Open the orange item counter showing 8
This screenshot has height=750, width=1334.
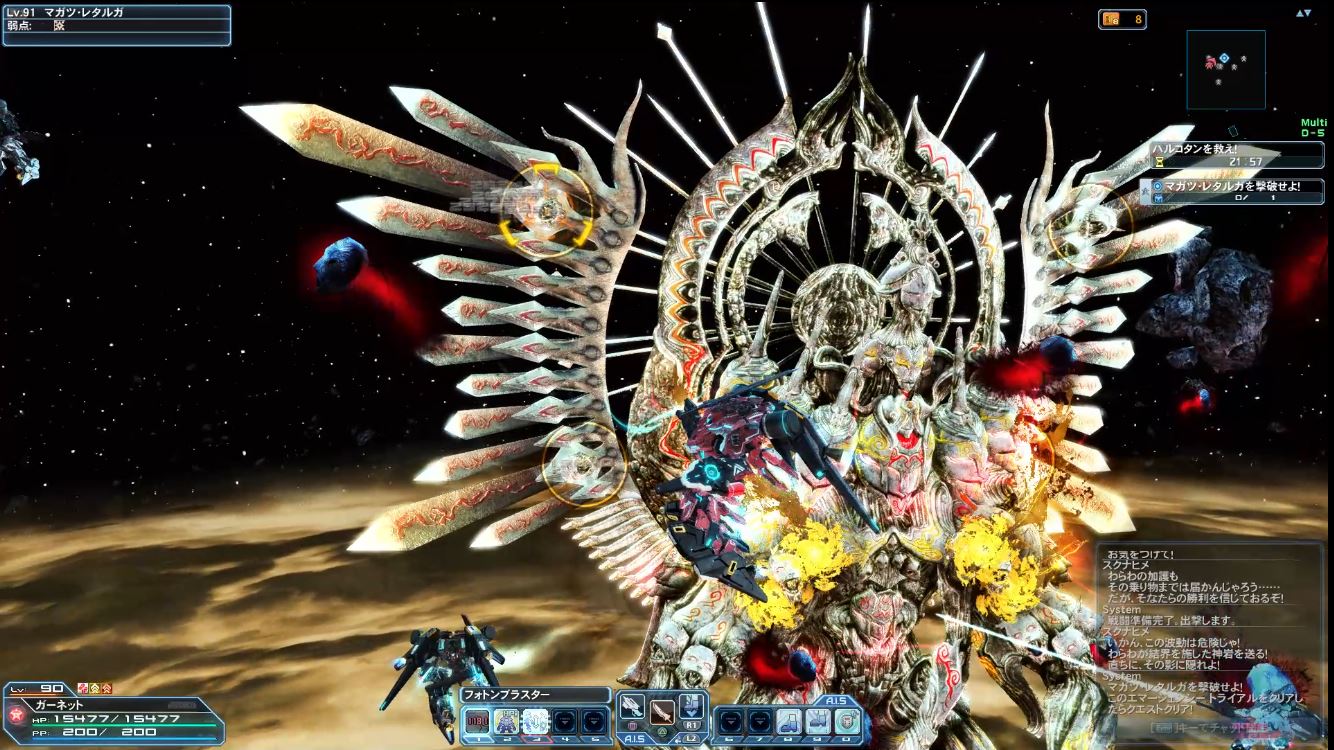1122,19
